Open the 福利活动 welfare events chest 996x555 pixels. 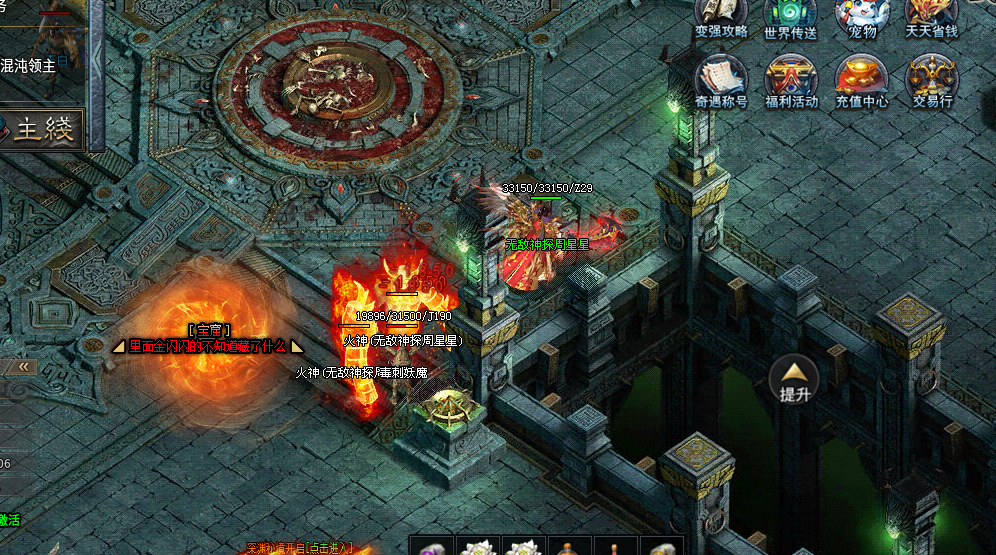[x=791, y=78]
